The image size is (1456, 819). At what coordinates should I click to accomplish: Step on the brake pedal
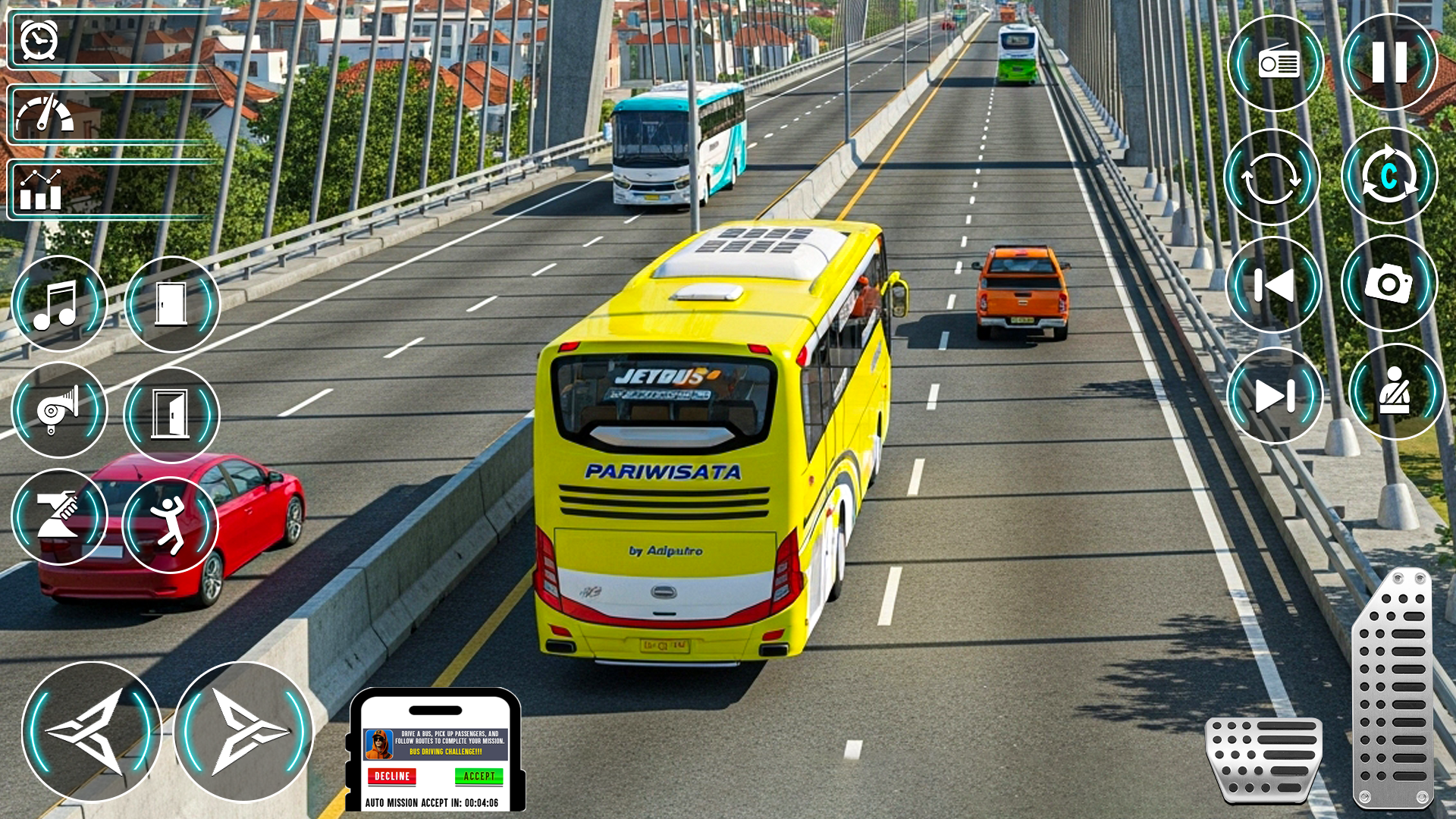pyautogui.click(x=1264, y=758)
